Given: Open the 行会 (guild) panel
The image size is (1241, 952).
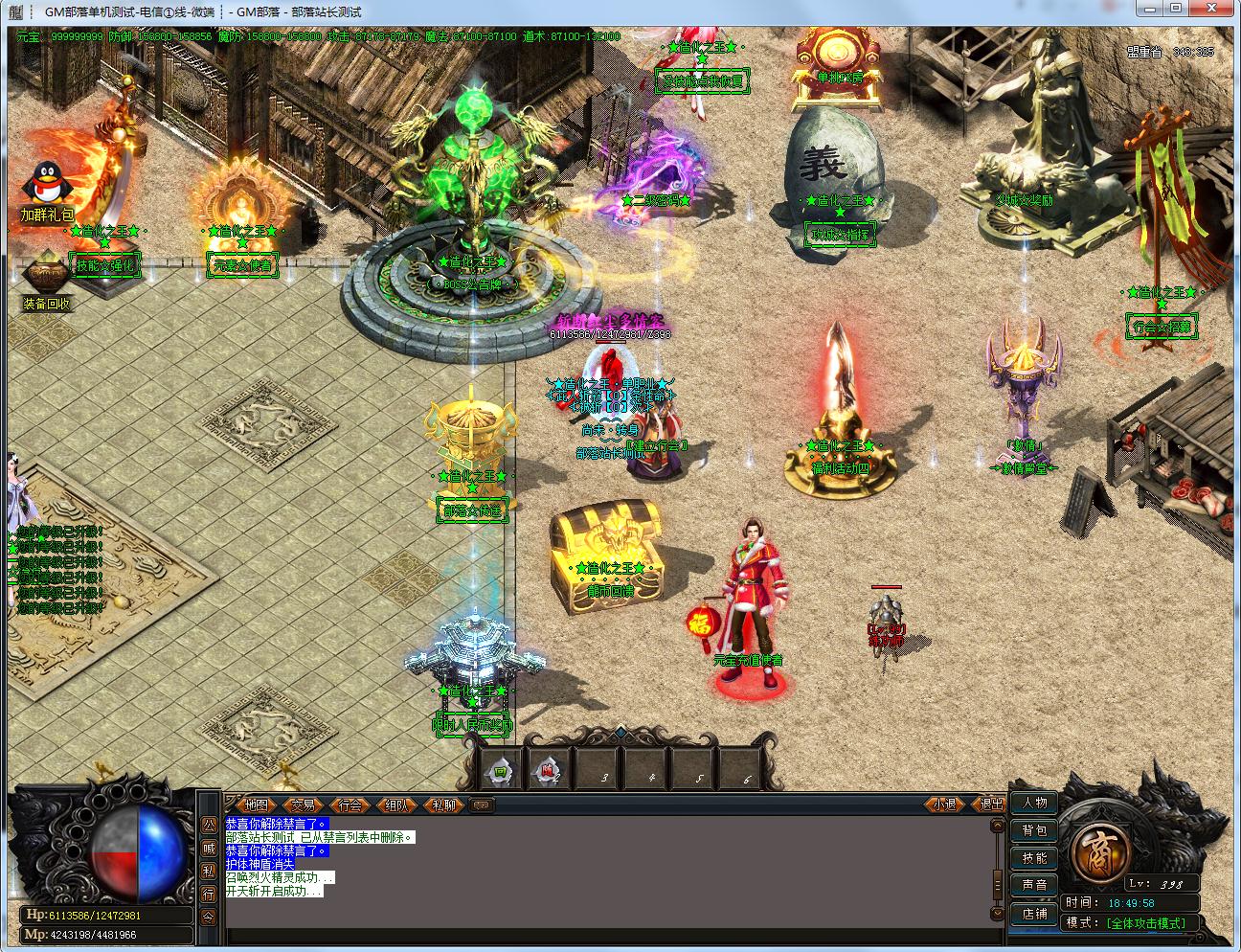Looking at the screenshot, I should [350, 805].
